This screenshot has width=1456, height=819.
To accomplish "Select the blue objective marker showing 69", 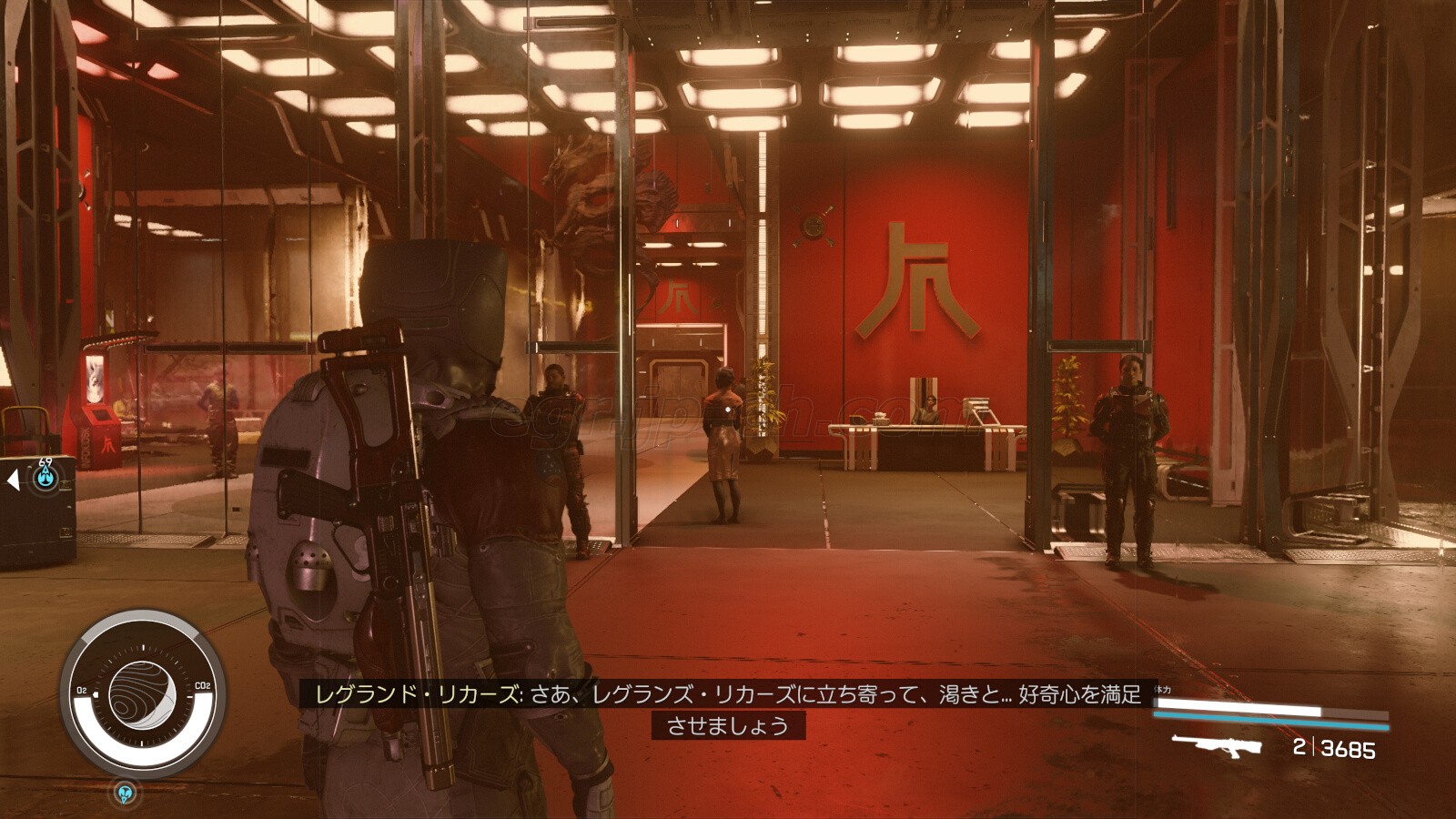I will [x=45, y=477].
